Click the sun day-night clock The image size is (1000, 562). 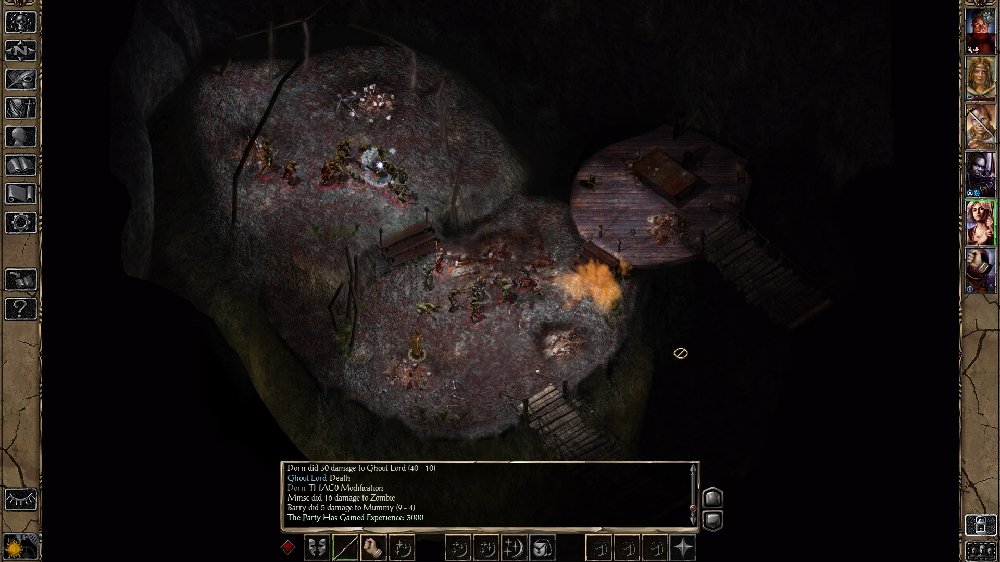(x=19, y=547)
